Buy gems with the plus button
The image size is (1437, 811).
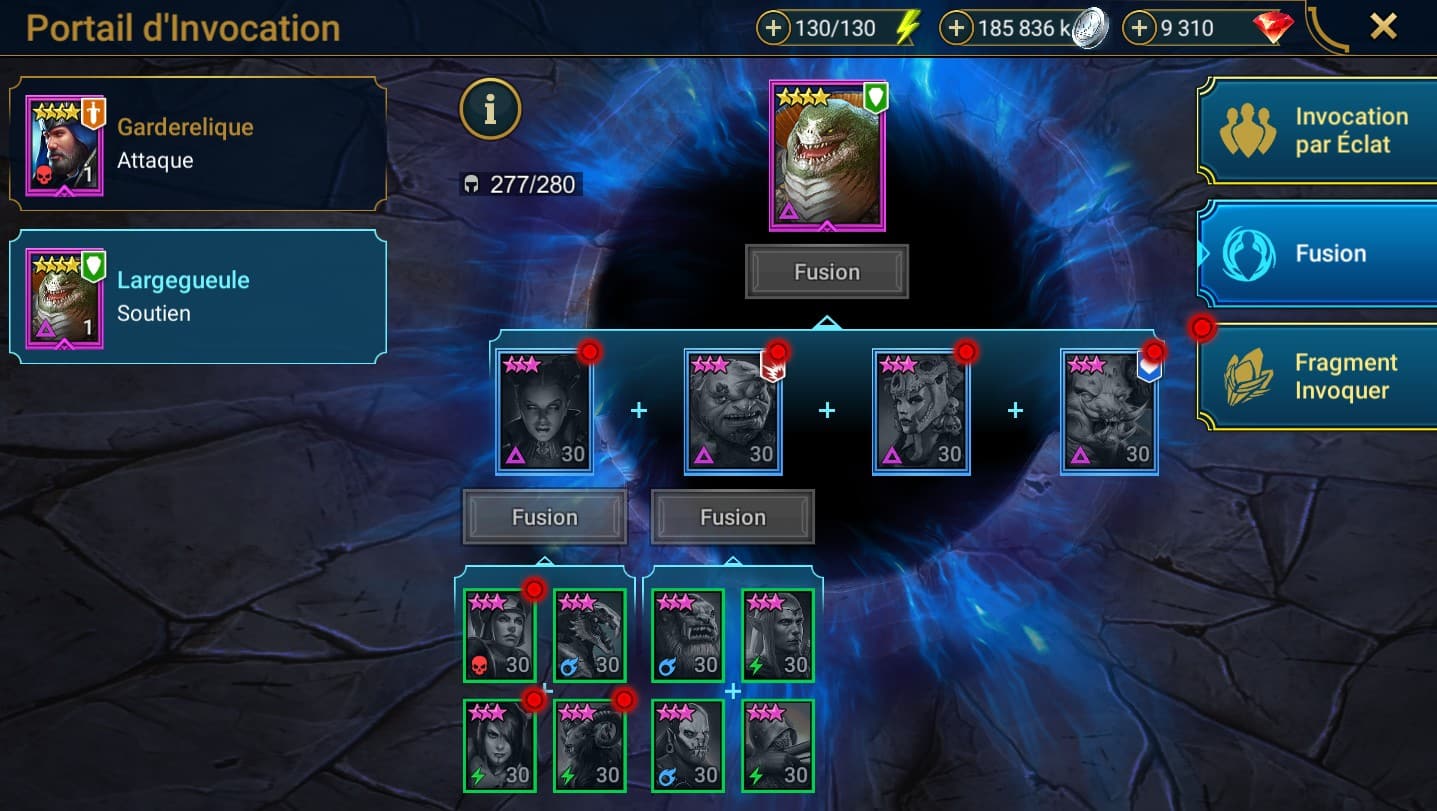pyautogui.click(x=1139, y=29)
